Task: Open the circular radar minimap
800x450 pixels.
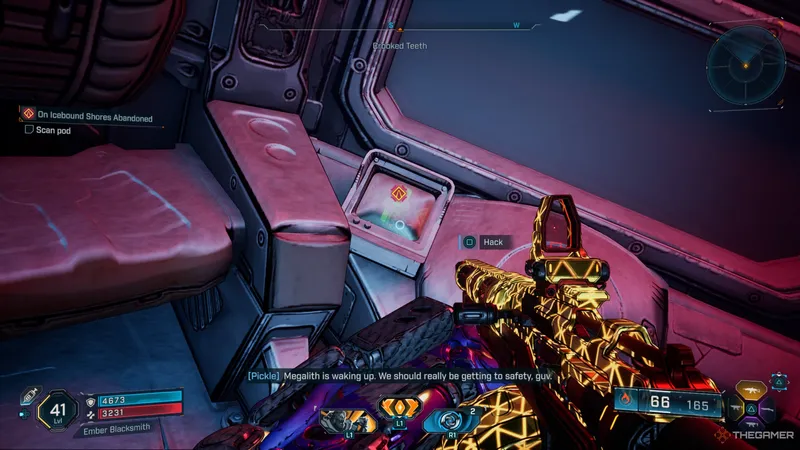Action: coord(744,65)
